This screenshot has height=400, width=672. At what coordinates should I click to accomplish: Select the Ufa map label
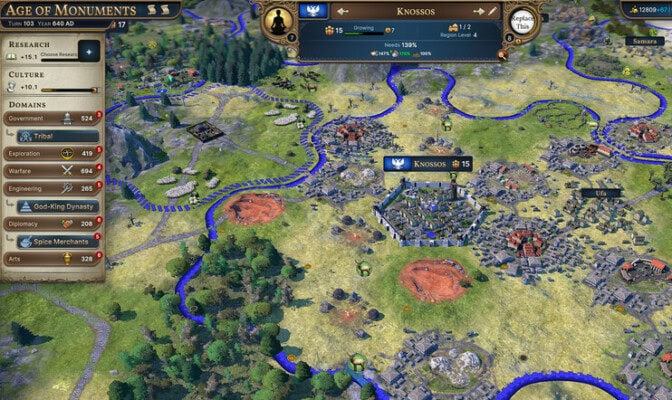[600, 193]
